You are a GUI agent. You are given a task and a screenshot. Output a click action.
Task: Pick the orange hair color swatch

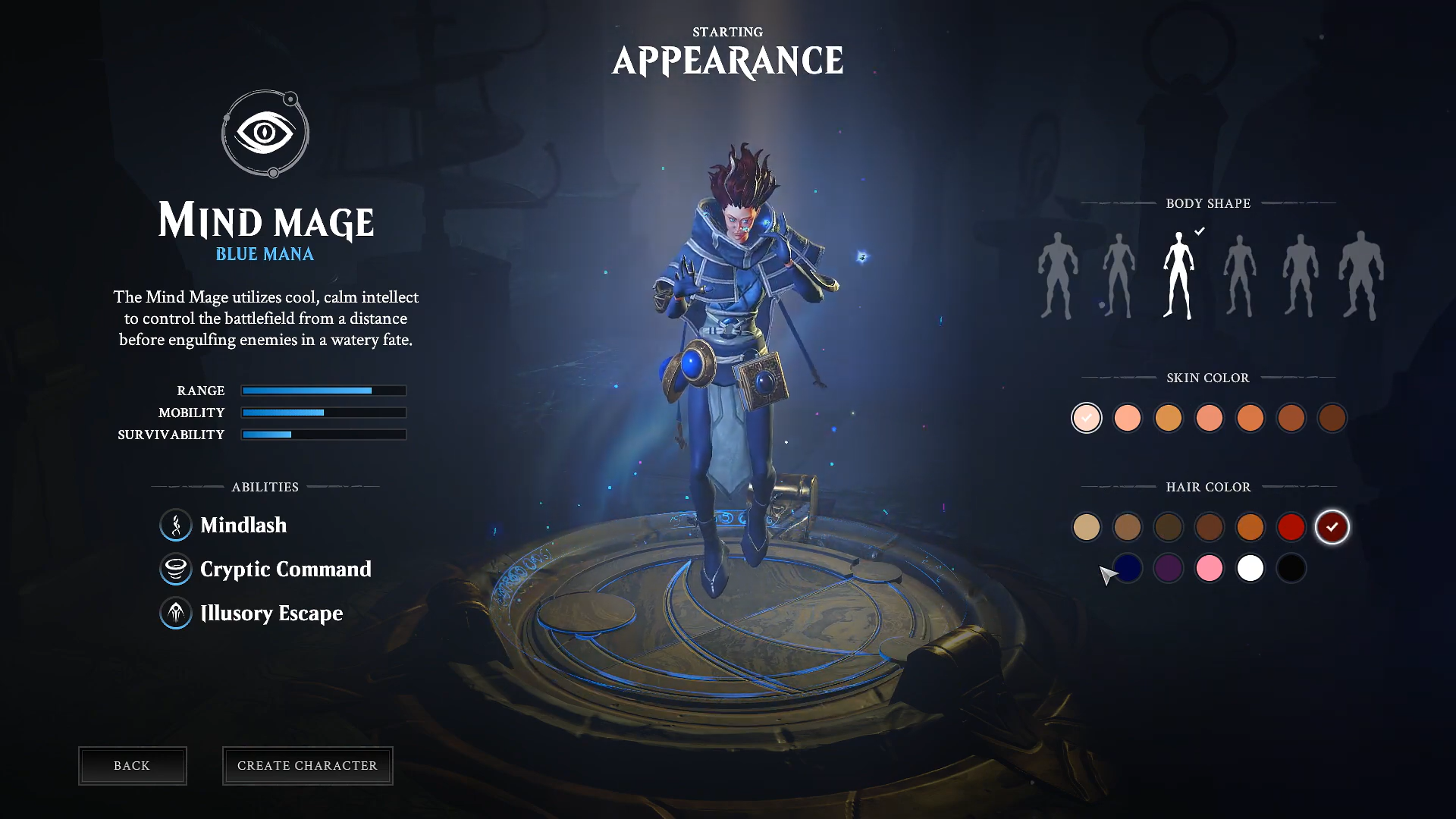pos(1250,527)
